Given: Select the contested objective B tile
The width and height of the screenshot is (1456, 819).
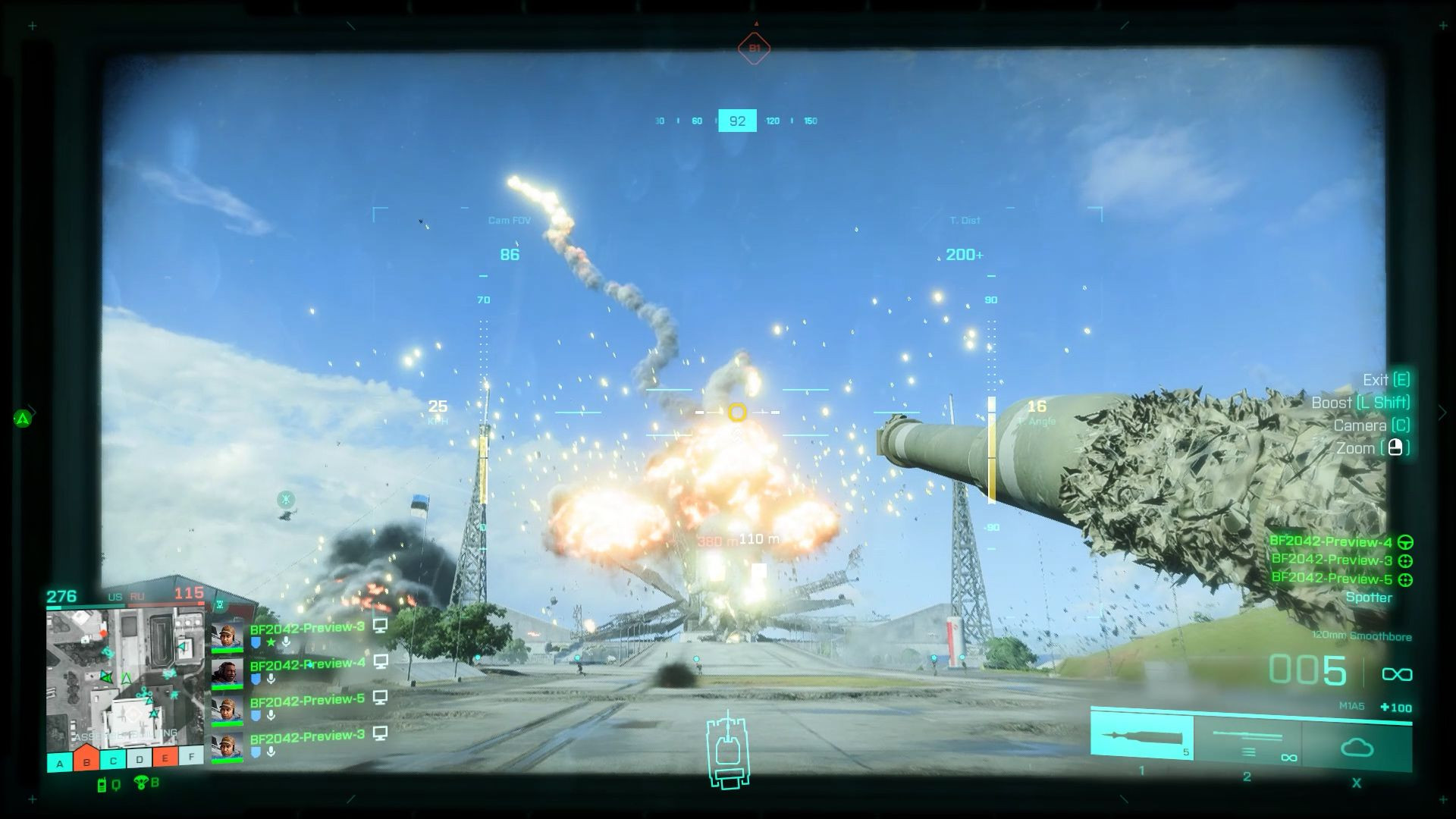Looking at the screenshot, I should 86,761.
